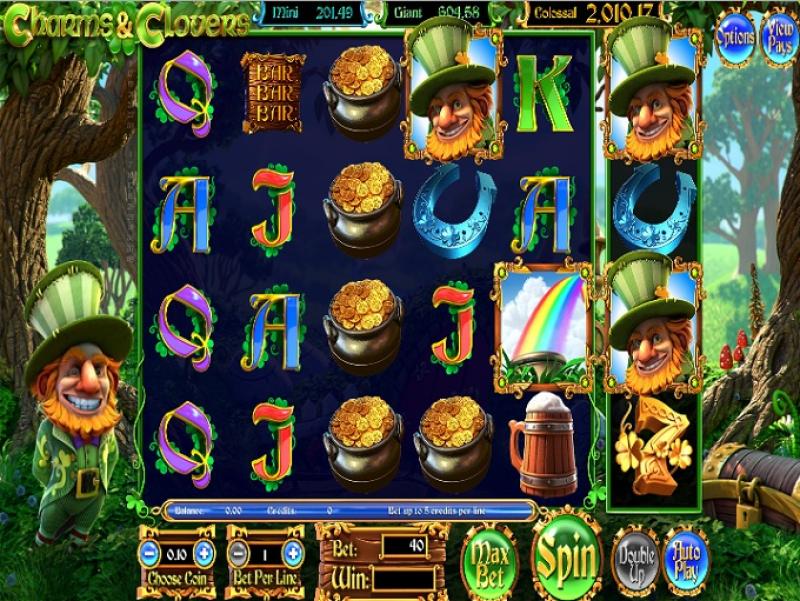800x601 pixels.
Task: Decrease the Choose Coin value
Action: coord(148,553)
